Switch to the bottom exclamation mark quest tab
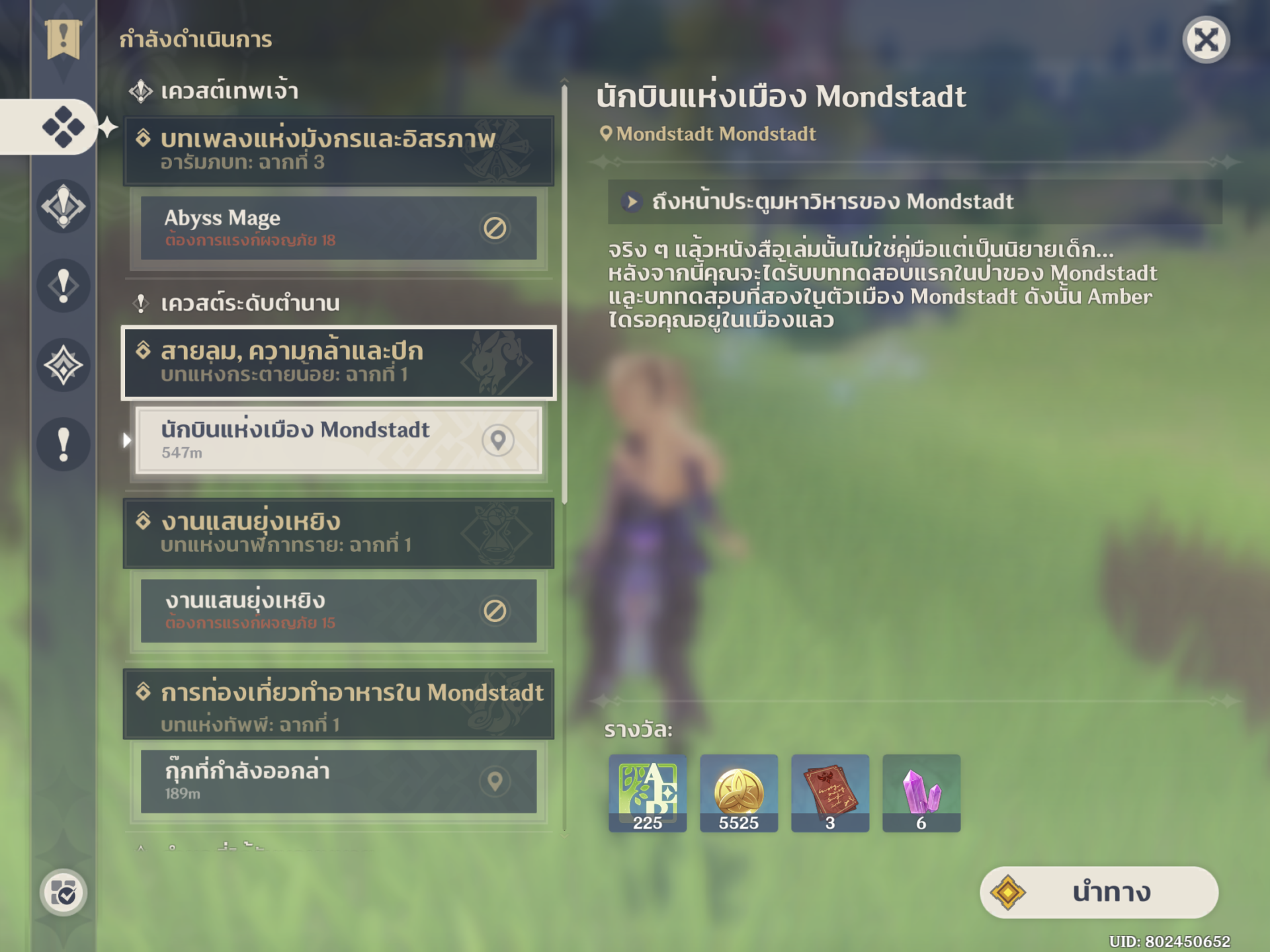The image size is (1270, 952). [x=63, y=444]
